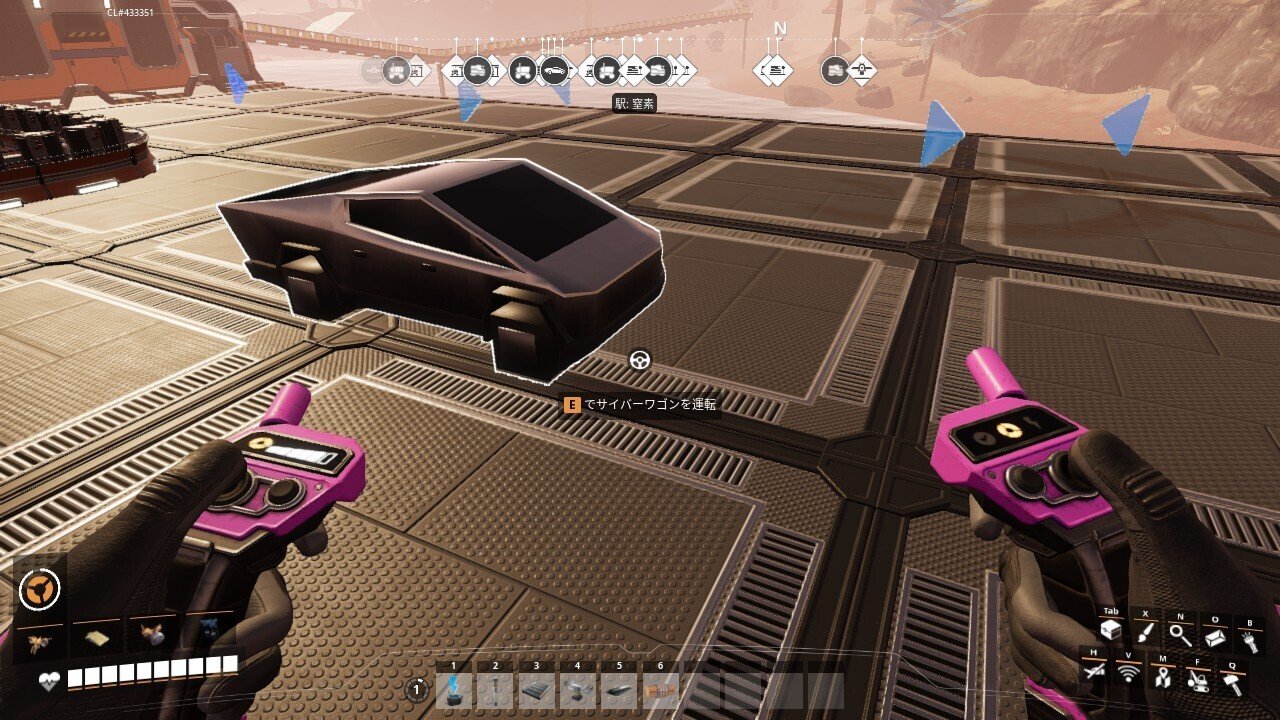Choose the copper coil item in slot 6

click(x=660, y=690)
